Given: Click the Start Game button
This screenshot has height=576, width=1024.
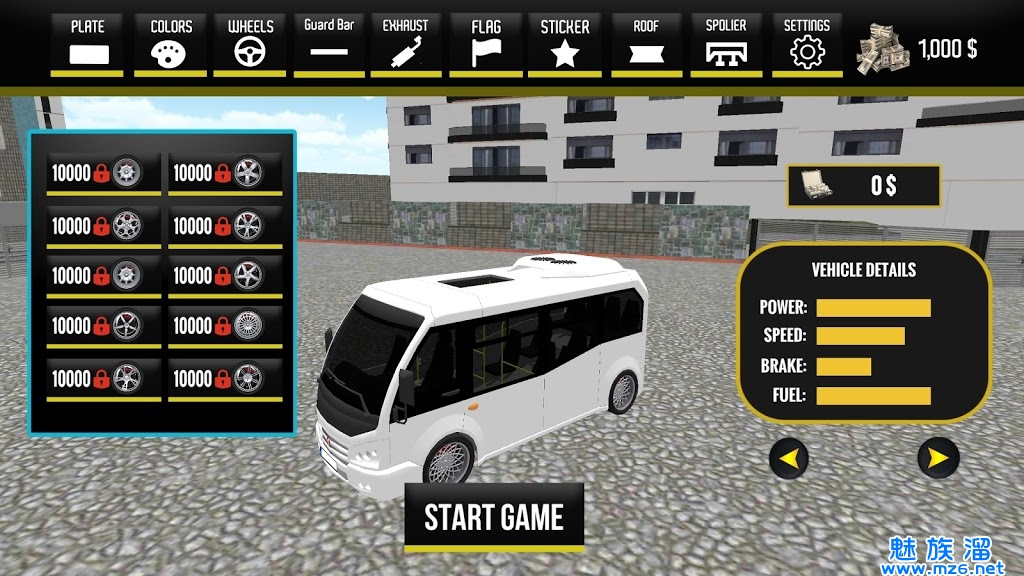Looking at the screenshot, I should point(494,517).
